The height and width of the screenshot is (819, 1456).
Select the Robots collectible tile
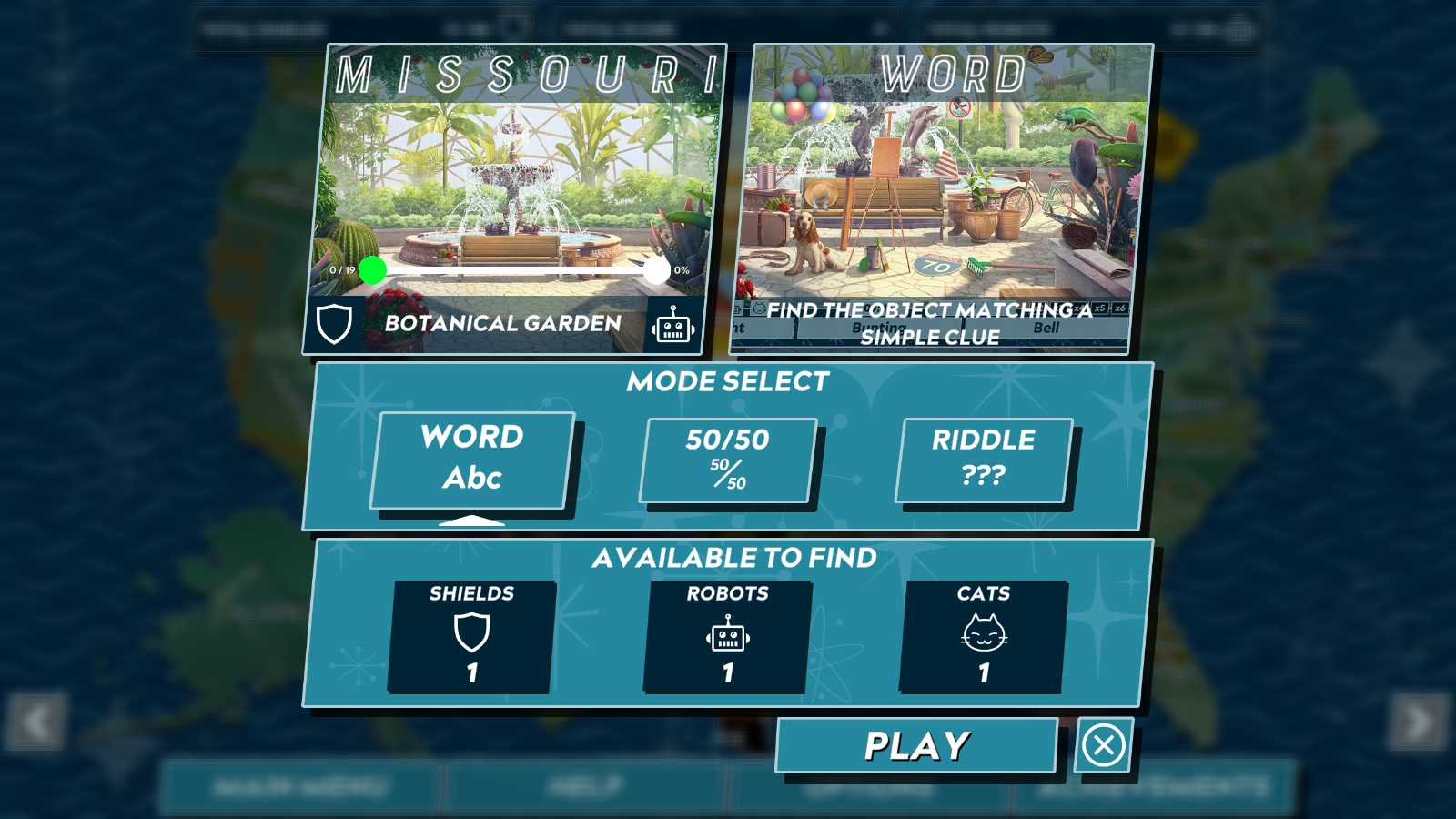click(727, 636)
